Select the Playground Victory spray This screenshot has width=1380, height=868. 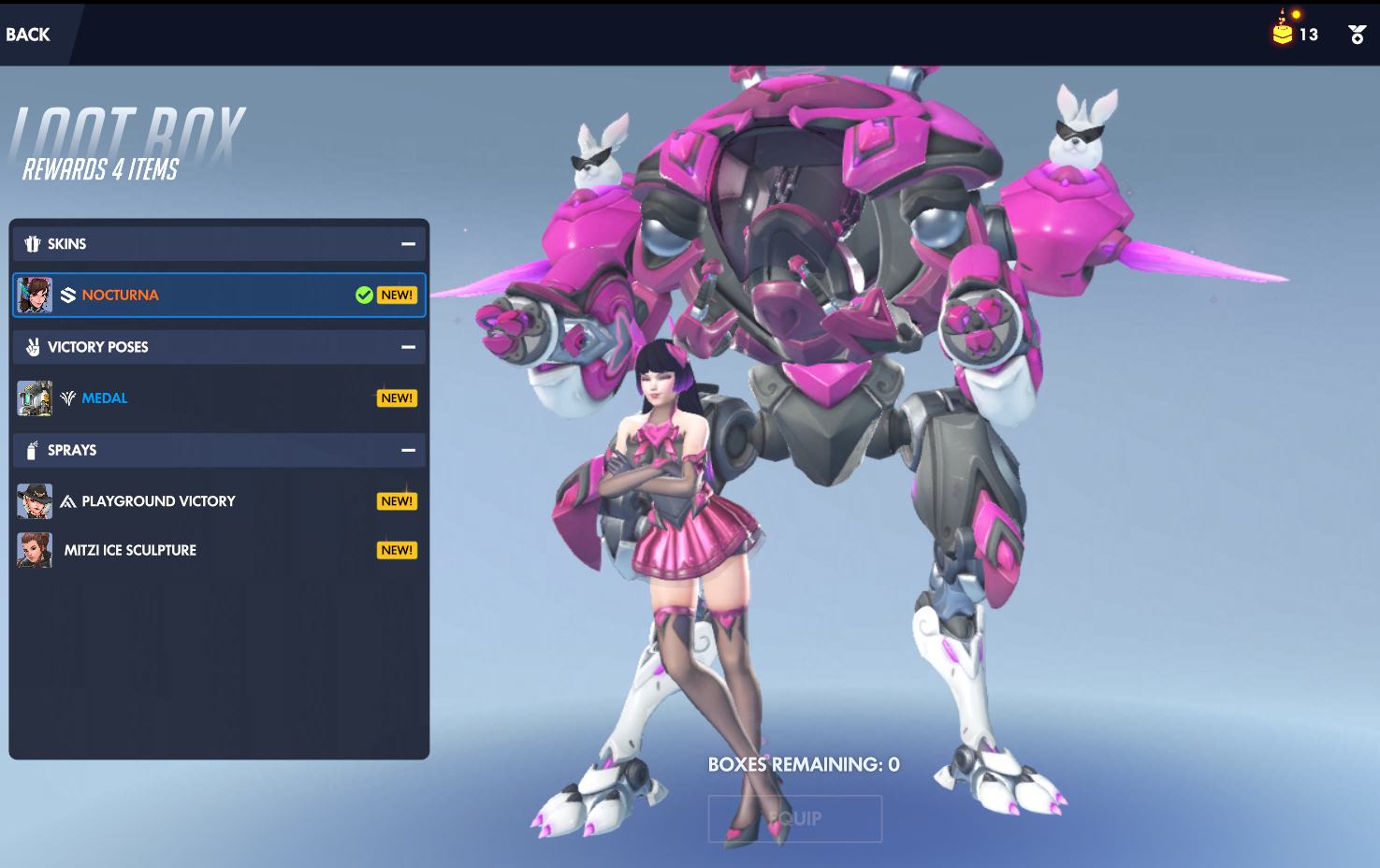coord(219,501)
